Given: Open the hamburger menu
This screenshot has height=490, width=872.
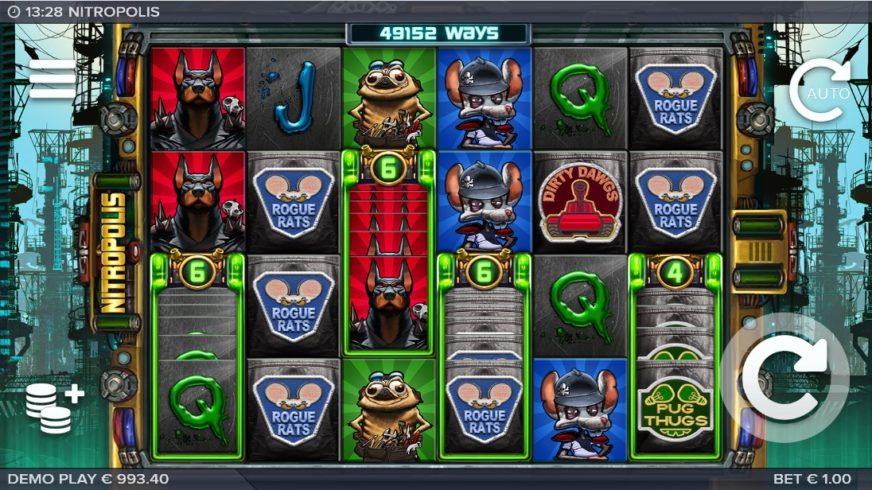Looking at the screenshot, I should [x=52, y=79].
